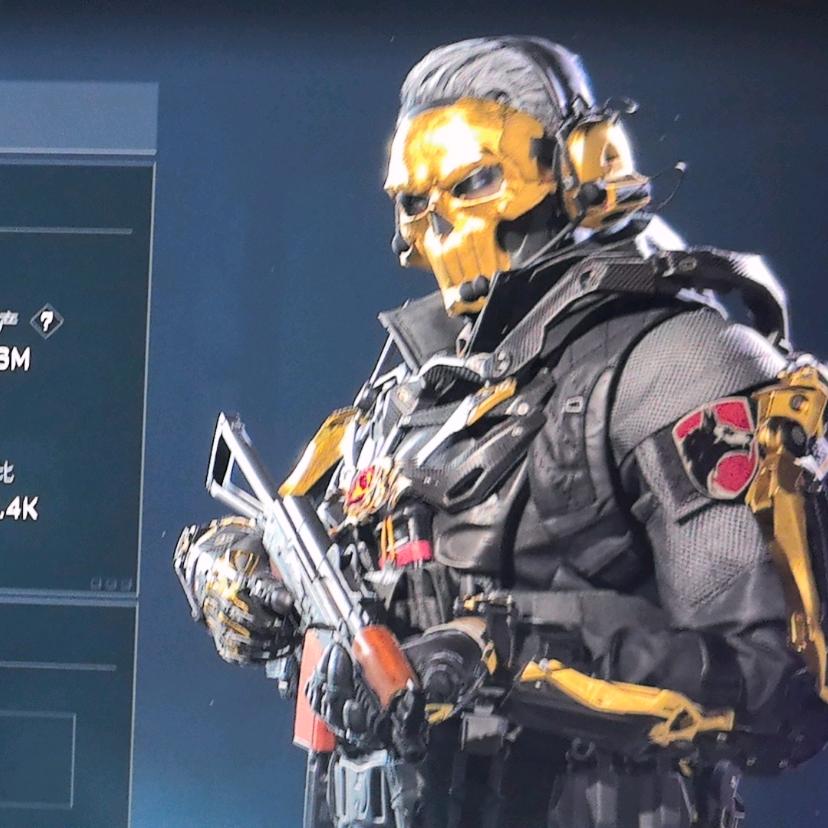828x828 pixels.
Task: Open the question mark help icon
Action: point(46,321)
